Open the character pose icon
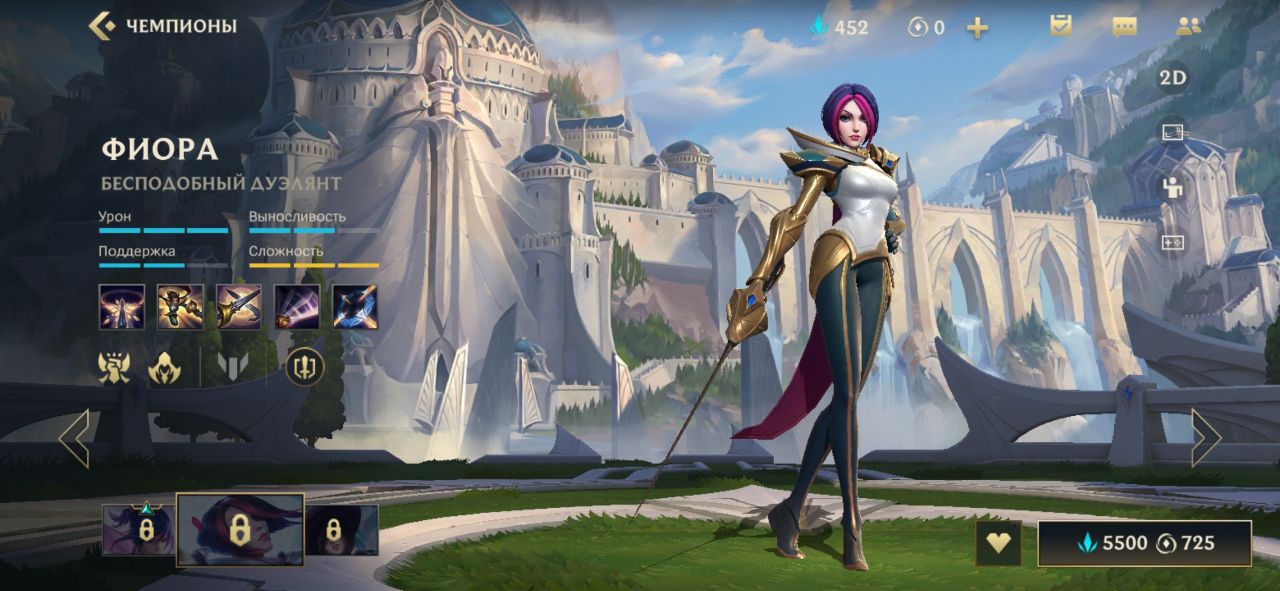The image size is (1280, 591). [x=1173, y=187]
